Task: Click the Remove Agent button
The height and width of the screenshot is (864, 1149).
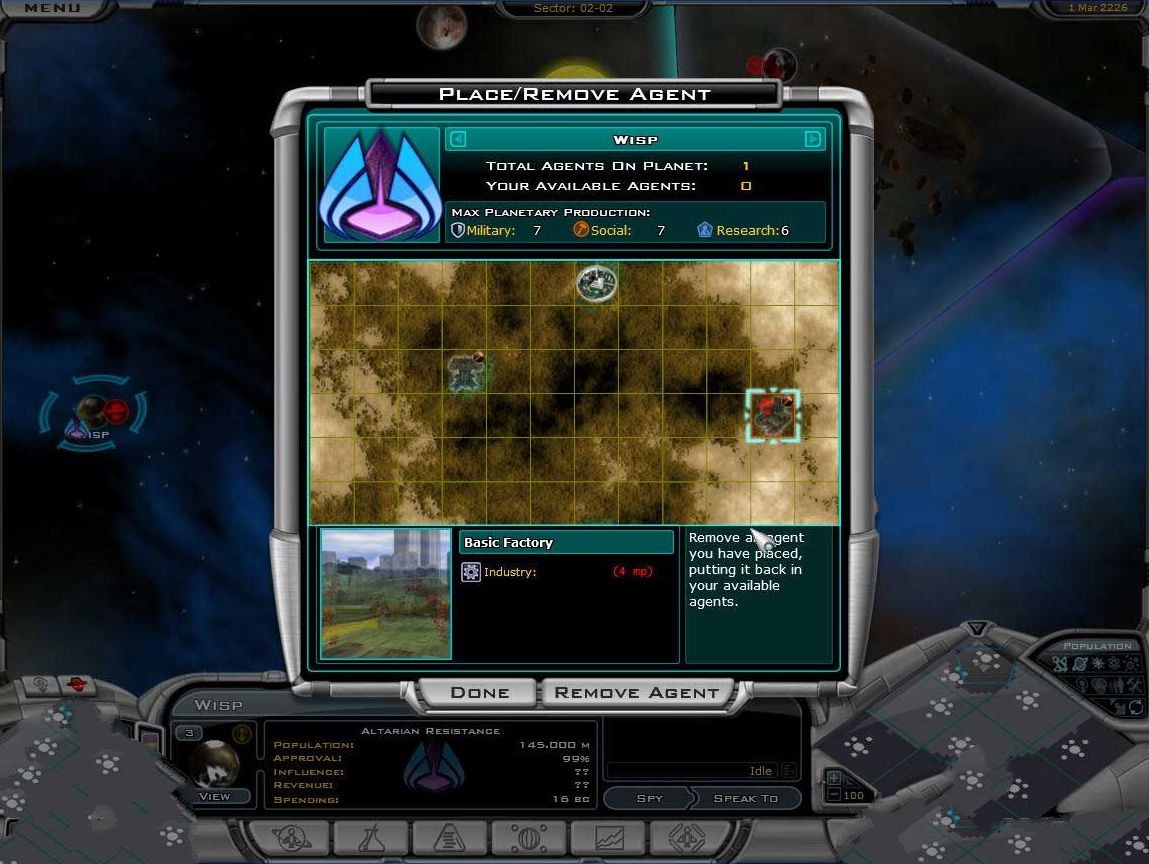Action: pos(636,693)
